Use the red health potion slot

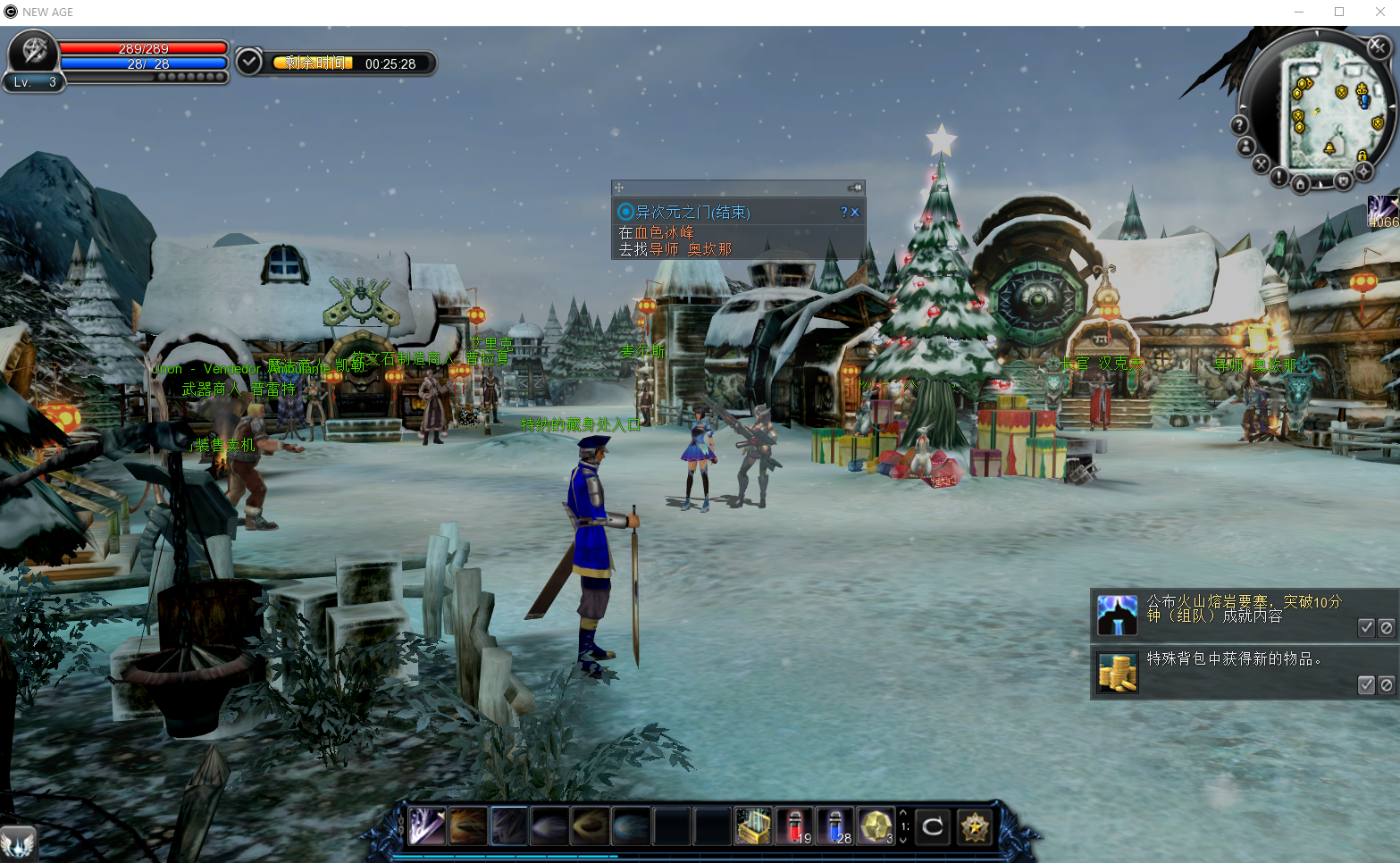click(x=793, y=826)
